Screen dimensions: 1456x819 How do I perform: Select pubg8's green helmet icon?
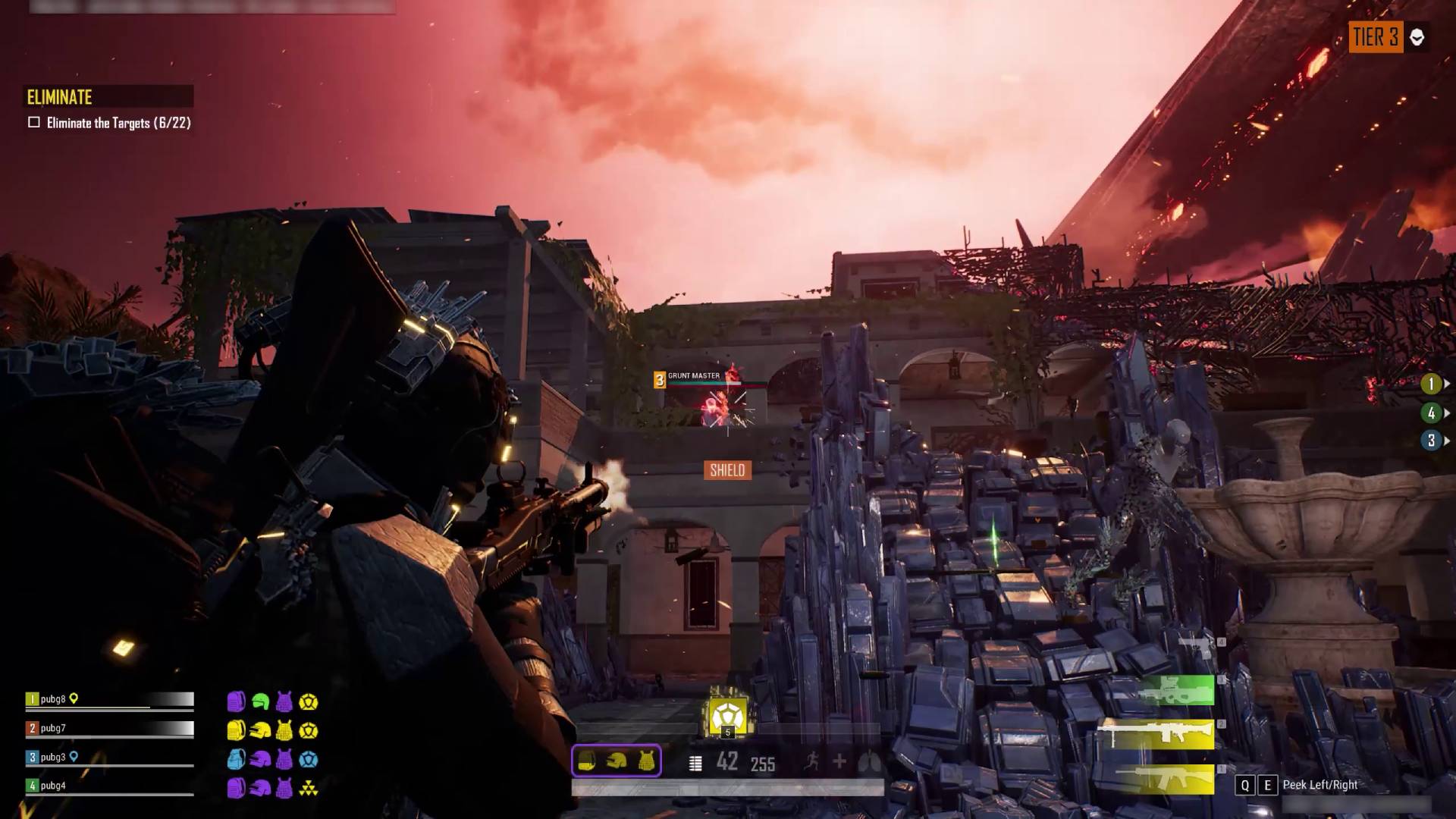261,701
